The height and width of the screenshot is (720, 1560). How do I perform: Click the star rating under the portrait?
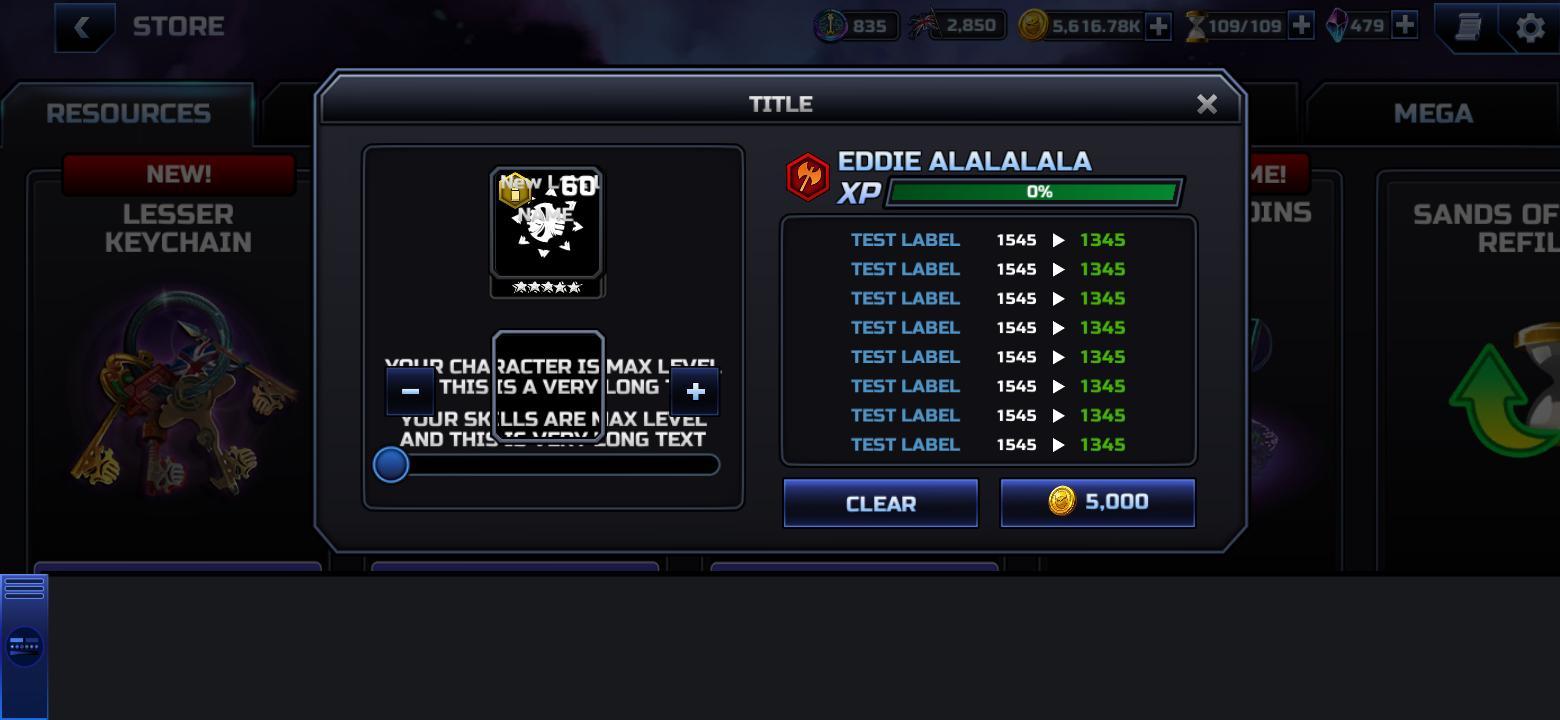point(547,287)
